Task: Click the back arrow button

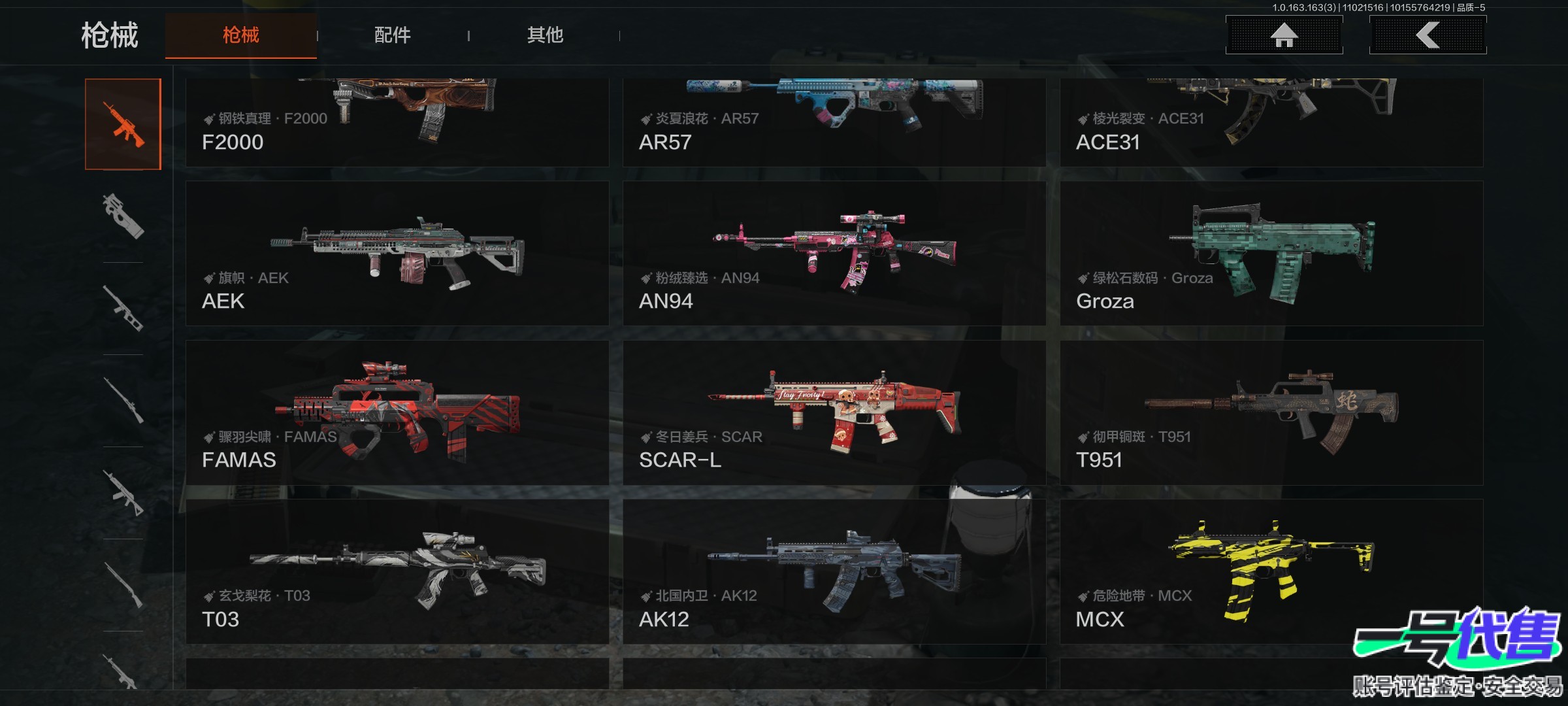Action: (1428, 35)
